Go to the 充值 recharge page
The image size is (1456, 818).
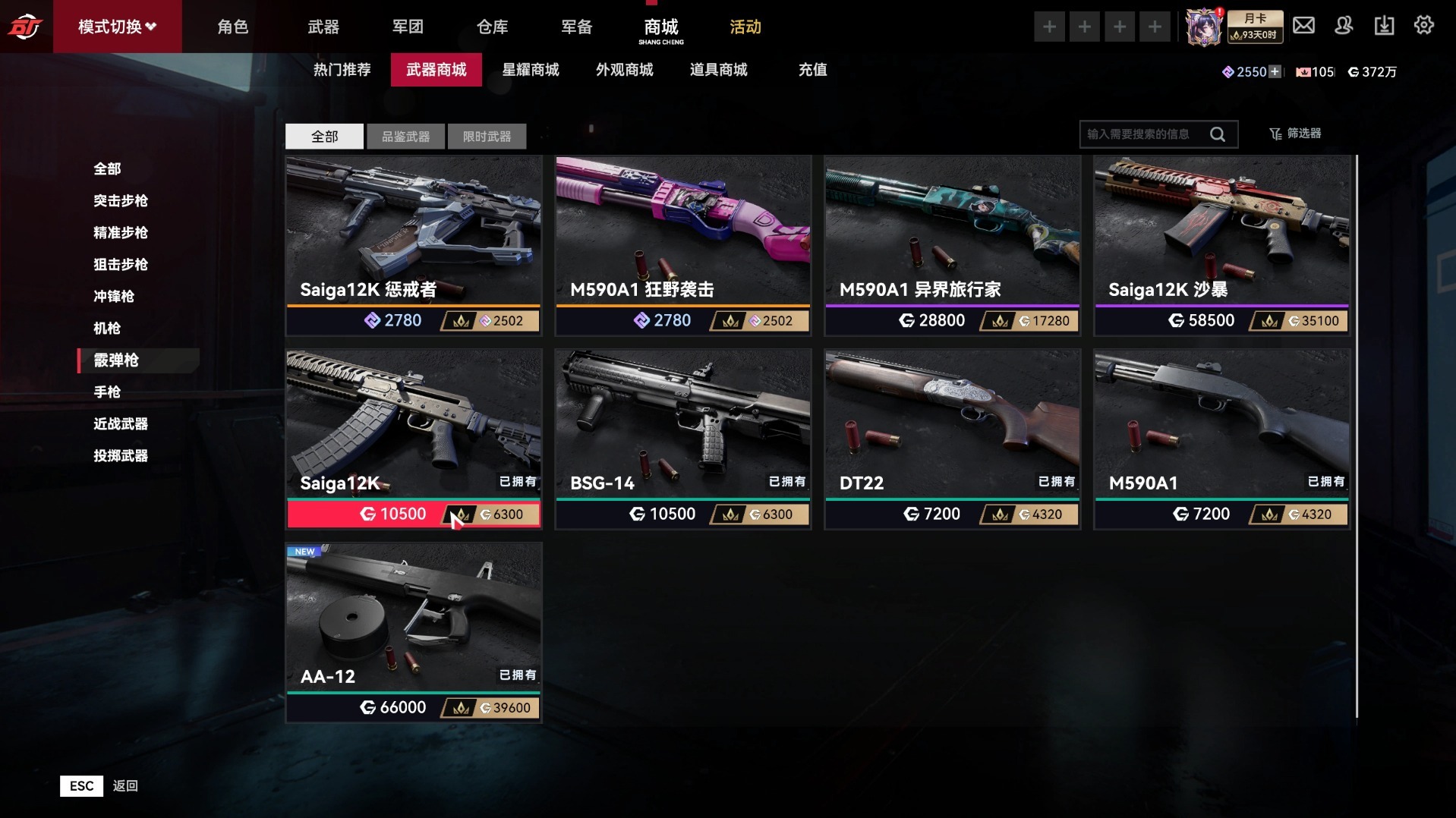pyautogui.click(x=812, y=70)
